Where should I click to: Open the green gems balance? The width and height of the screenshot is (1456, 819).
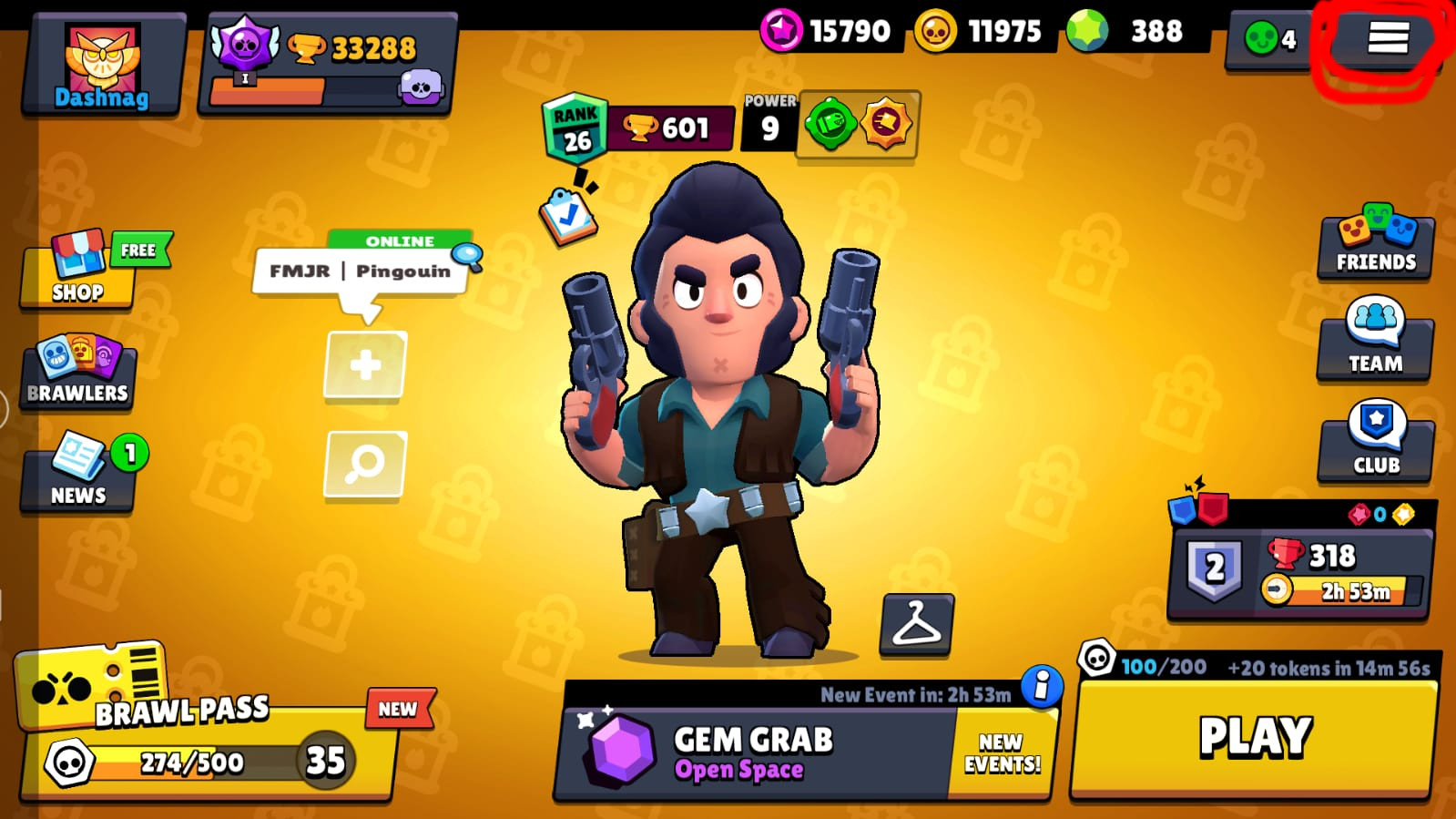pyautogui.click(x=1136, y=32)
